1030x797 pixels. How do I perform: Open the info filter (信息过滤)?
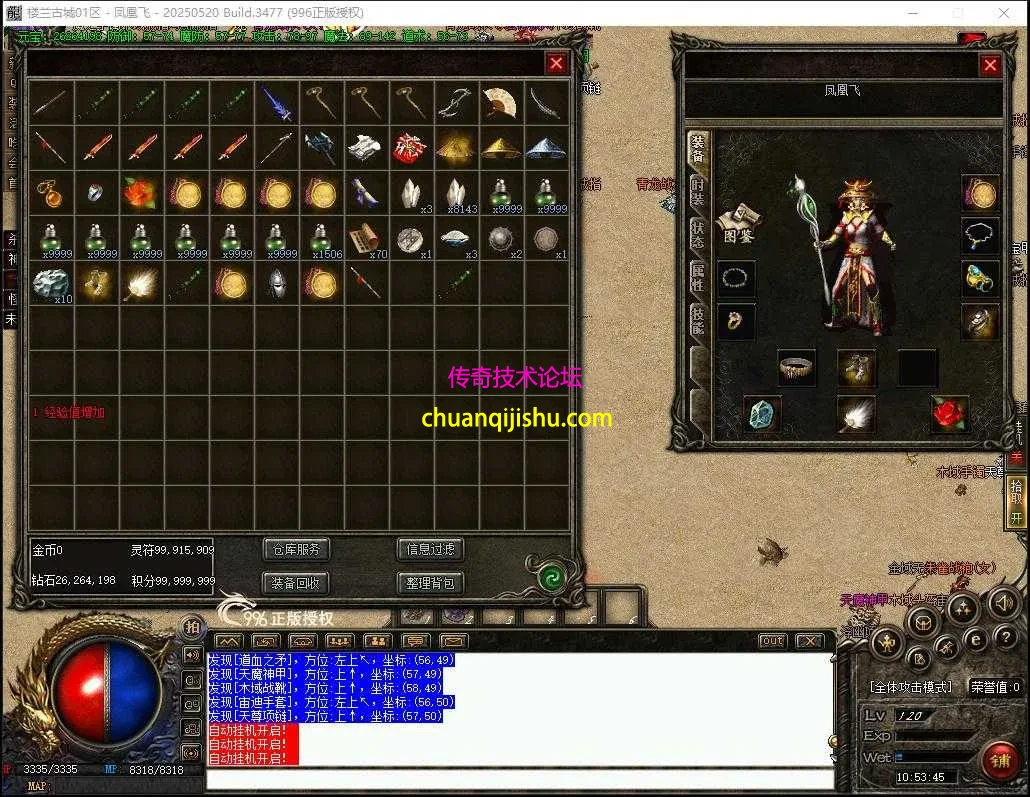pos(431,549)
